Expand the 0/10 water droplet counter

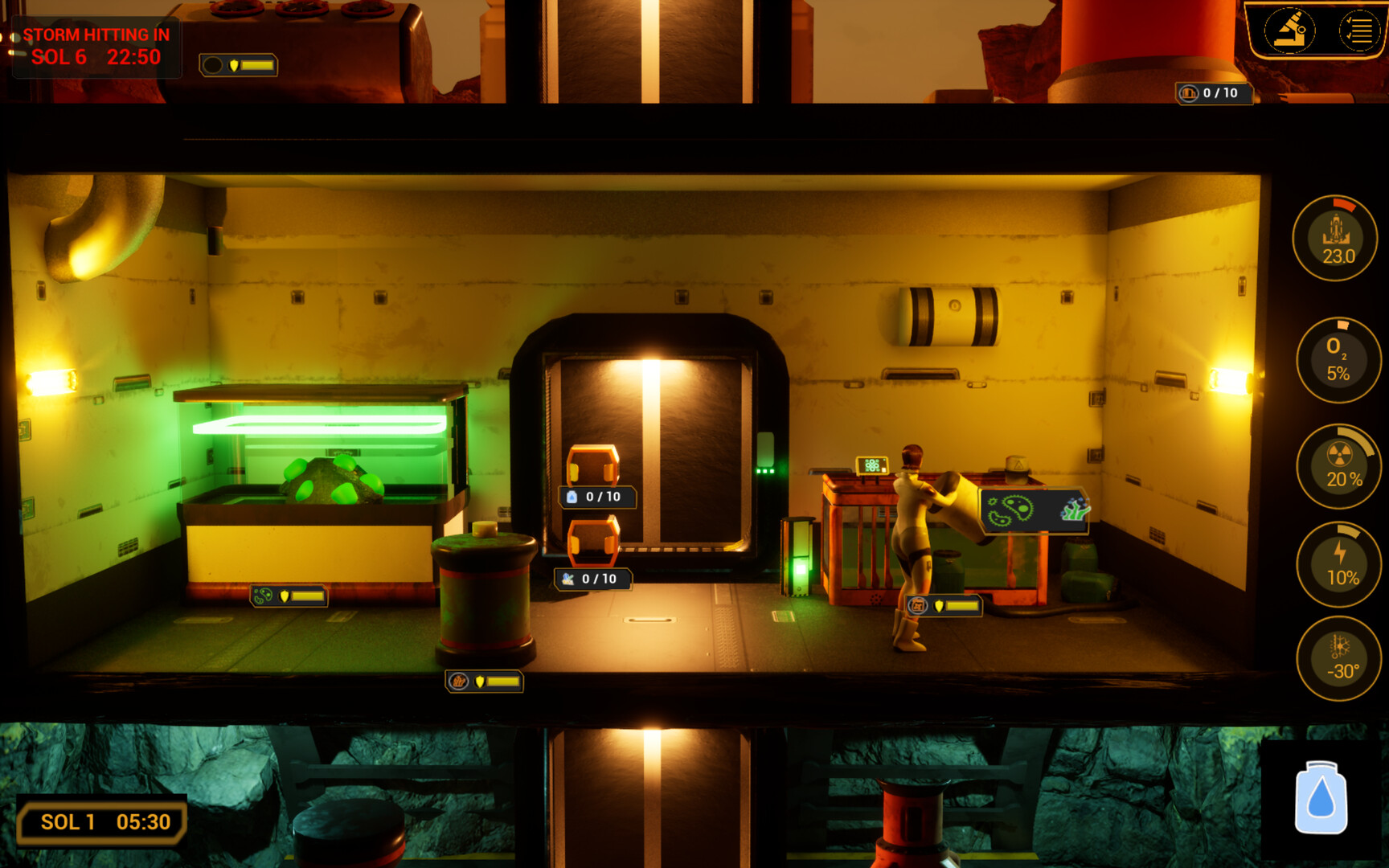pyautogui.click(x=596, y=497)
